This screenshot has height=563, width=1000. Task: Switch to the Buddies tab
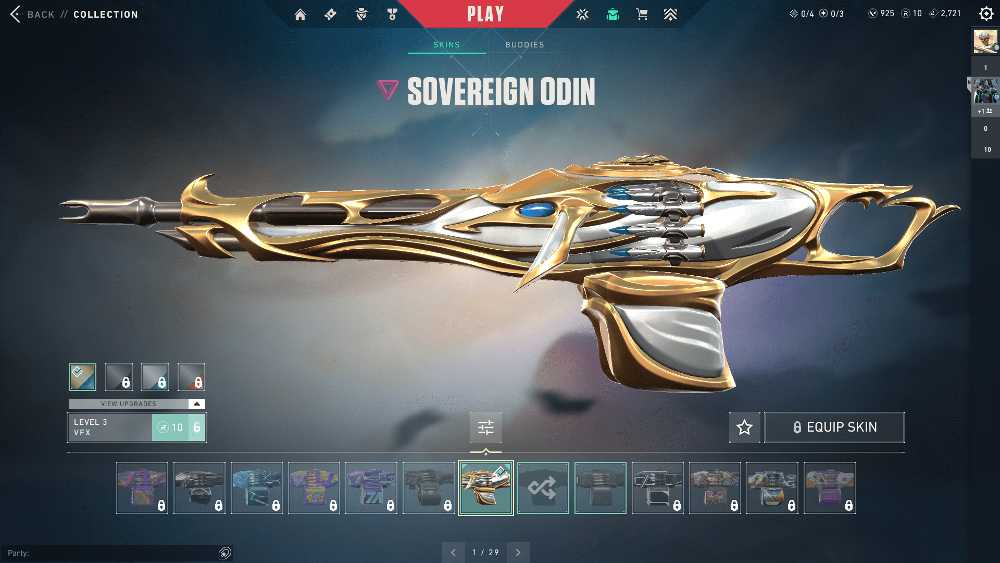coord(524,45)
